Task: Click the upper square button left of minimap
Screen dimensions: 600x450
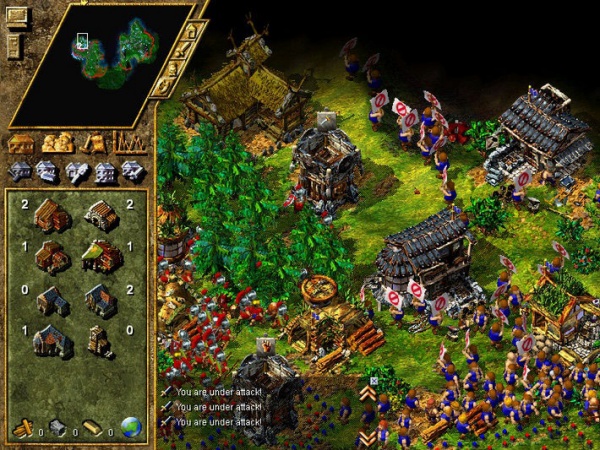Action: (x=18, y=17)
